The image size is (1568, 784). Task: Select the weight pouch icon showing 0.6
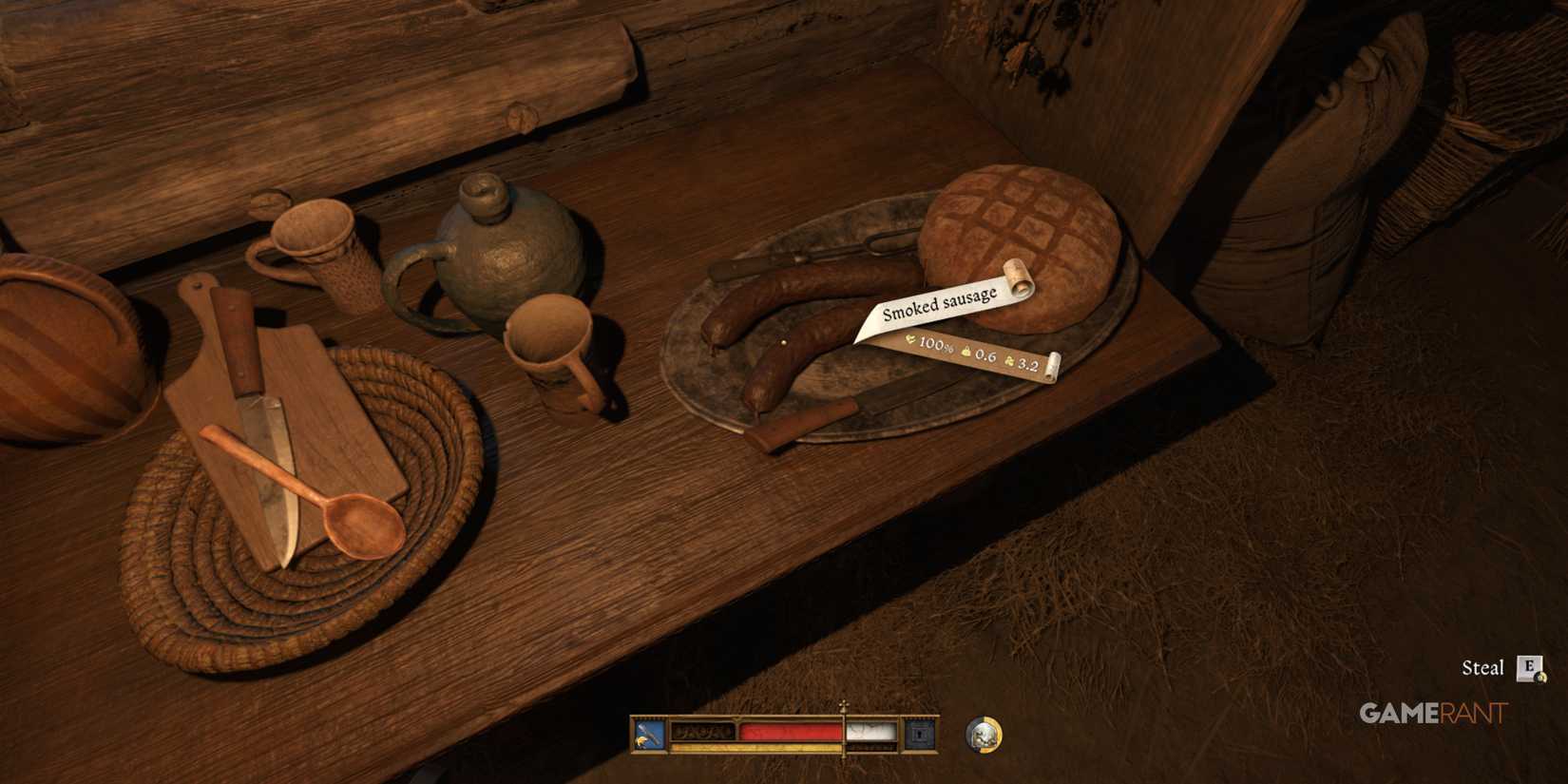coord(966,351)
